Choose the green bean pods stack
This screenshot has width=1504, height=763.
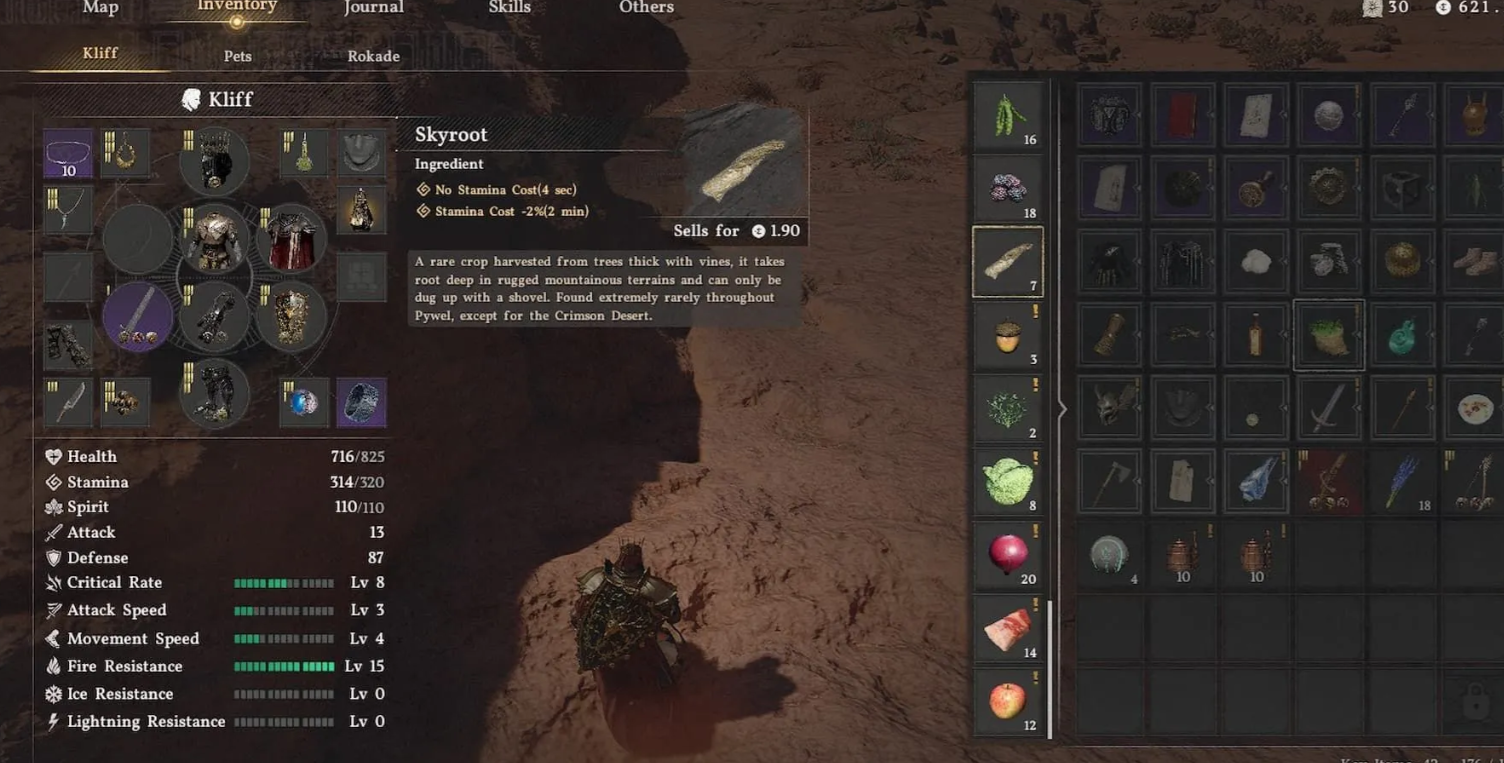point(1008,117)
